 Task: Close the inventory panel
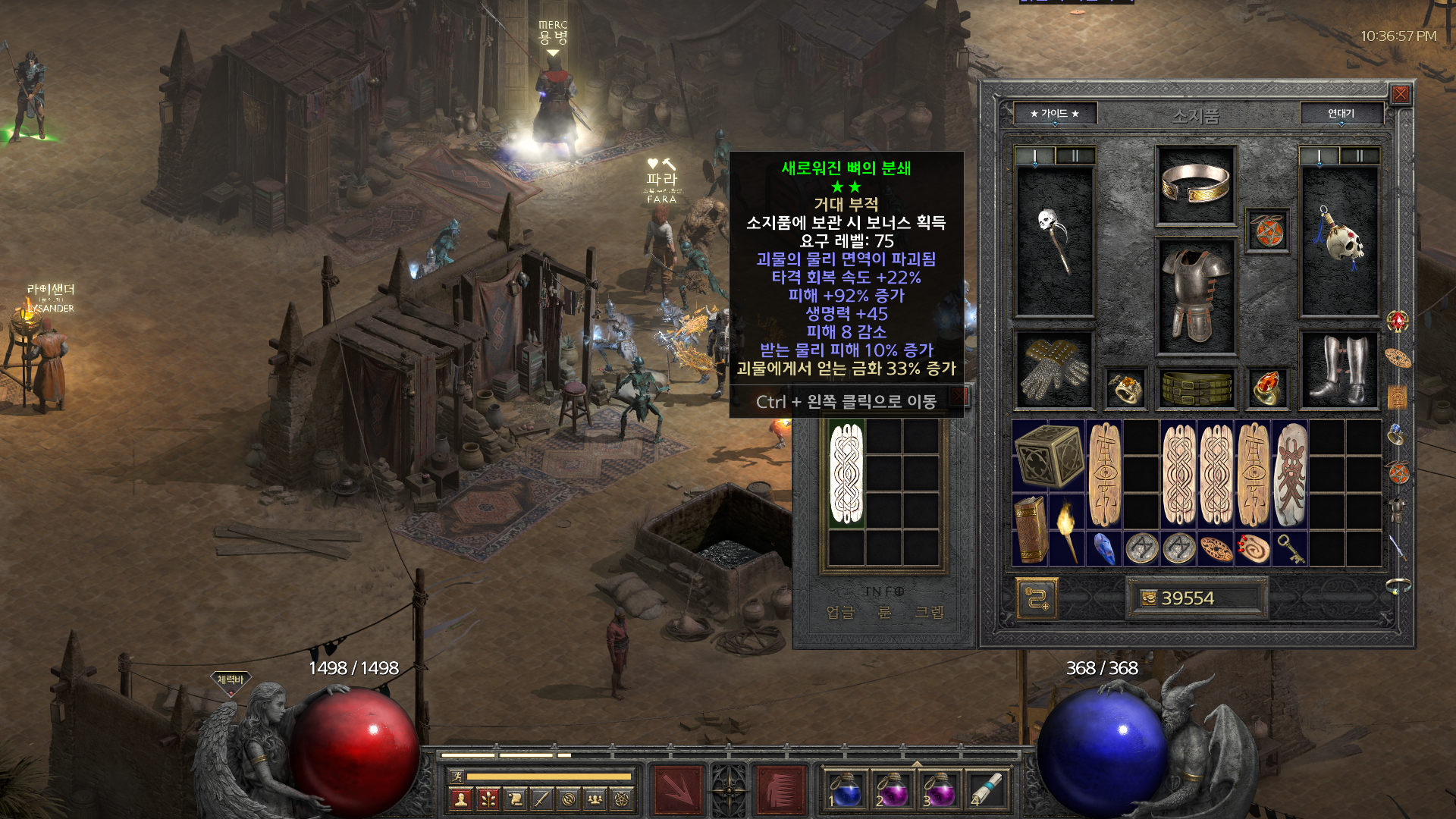[1400, 94]
